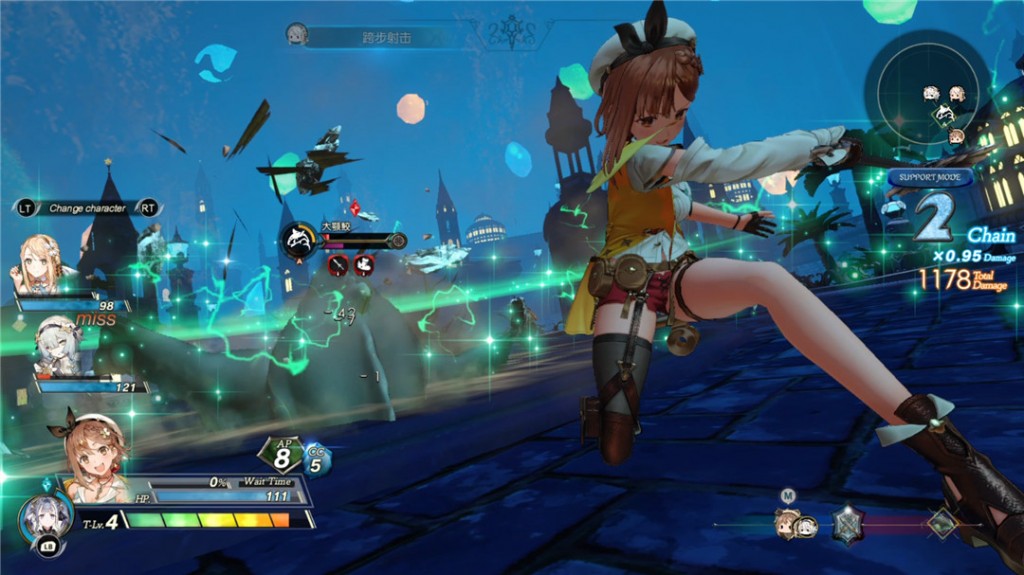Open the circular party formation radar
Image resolution: width=1024 pixels, height=575 pixels.
coord(928,97)
